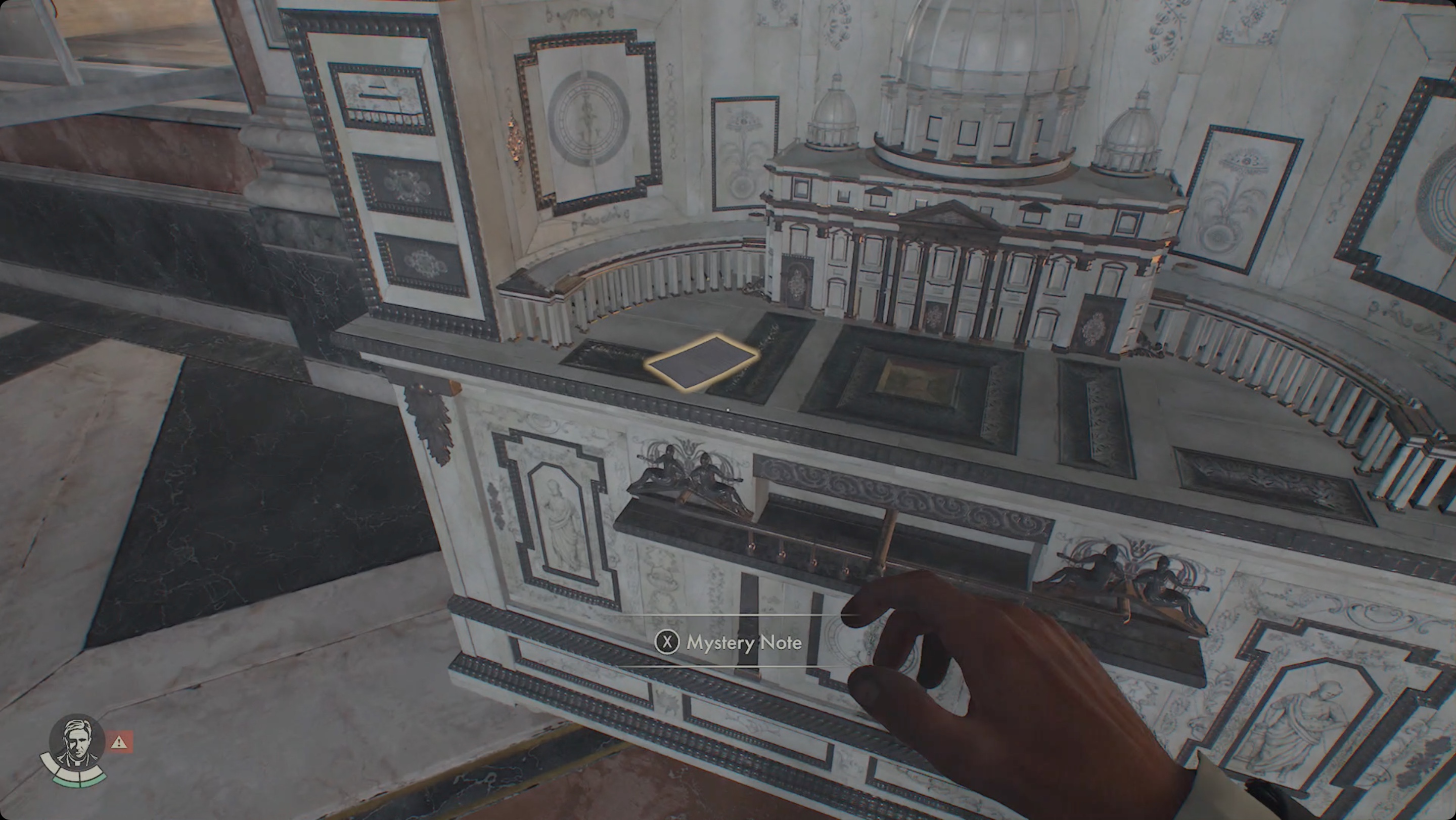
Task: Select the red warning triangle indicator
Action: click(x=119, y=742)
